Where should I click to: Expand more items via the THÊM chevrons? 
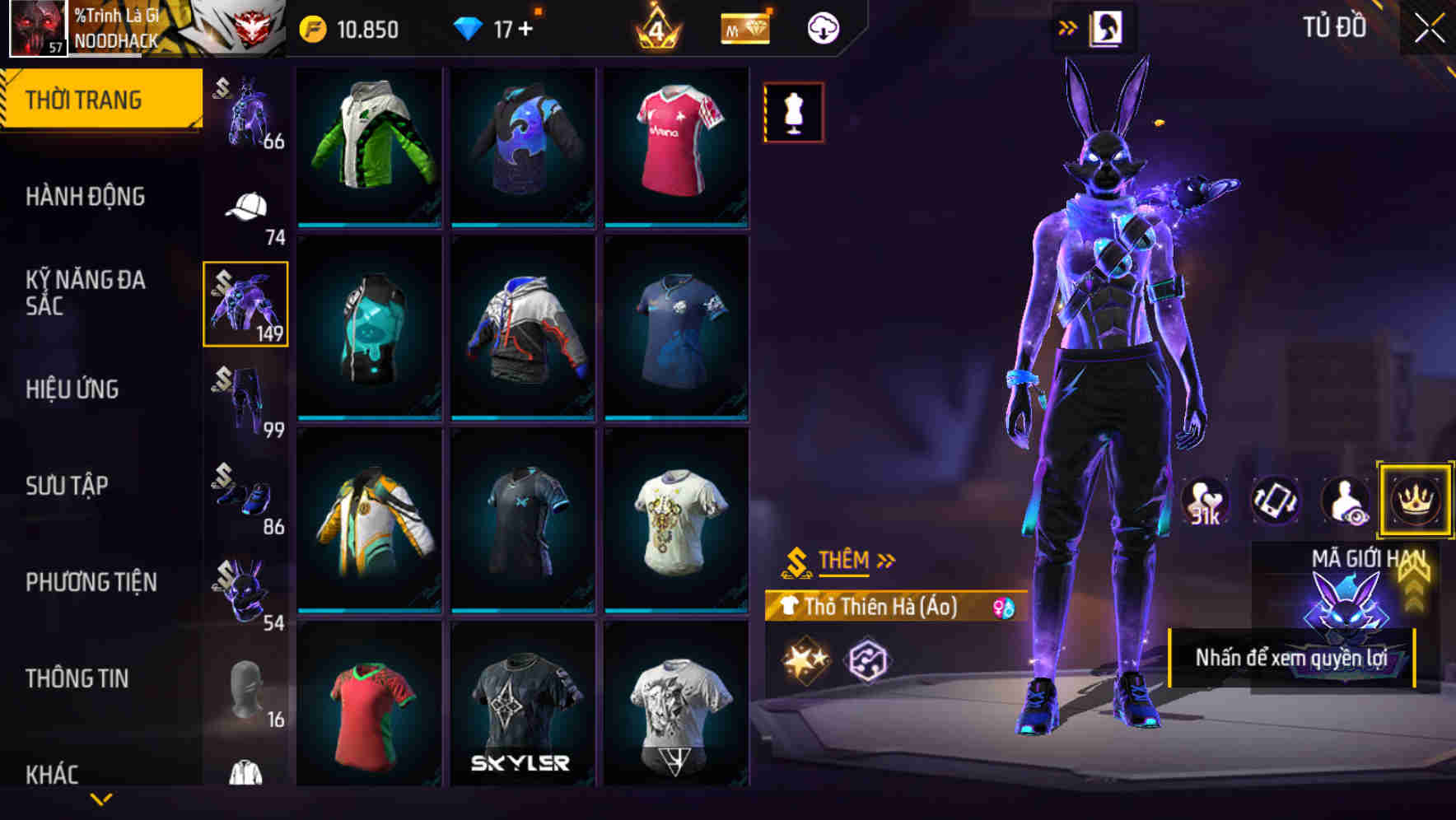click(888, 560)
